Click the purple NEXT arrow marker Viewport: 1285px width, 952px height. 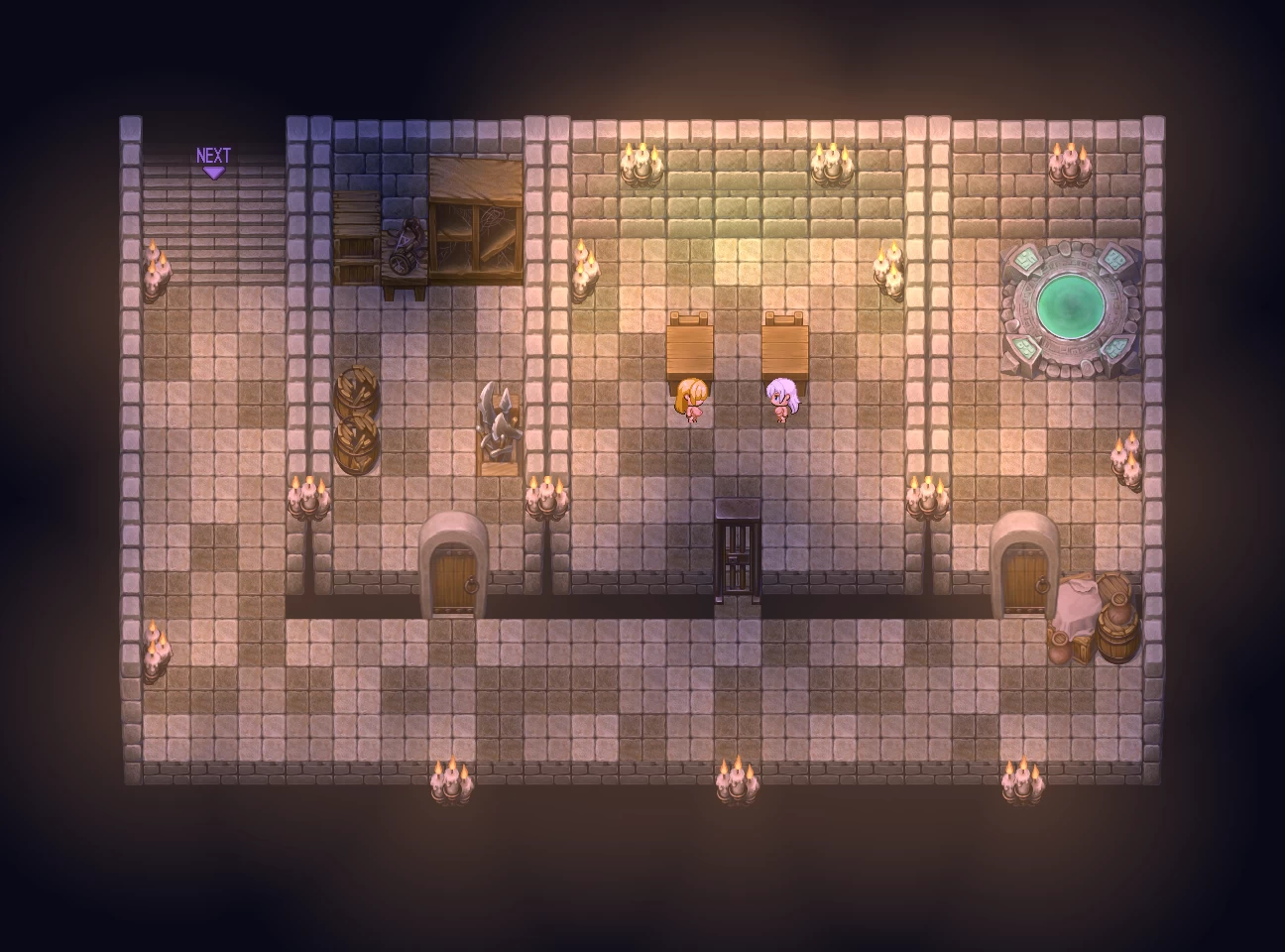point(213,164)
